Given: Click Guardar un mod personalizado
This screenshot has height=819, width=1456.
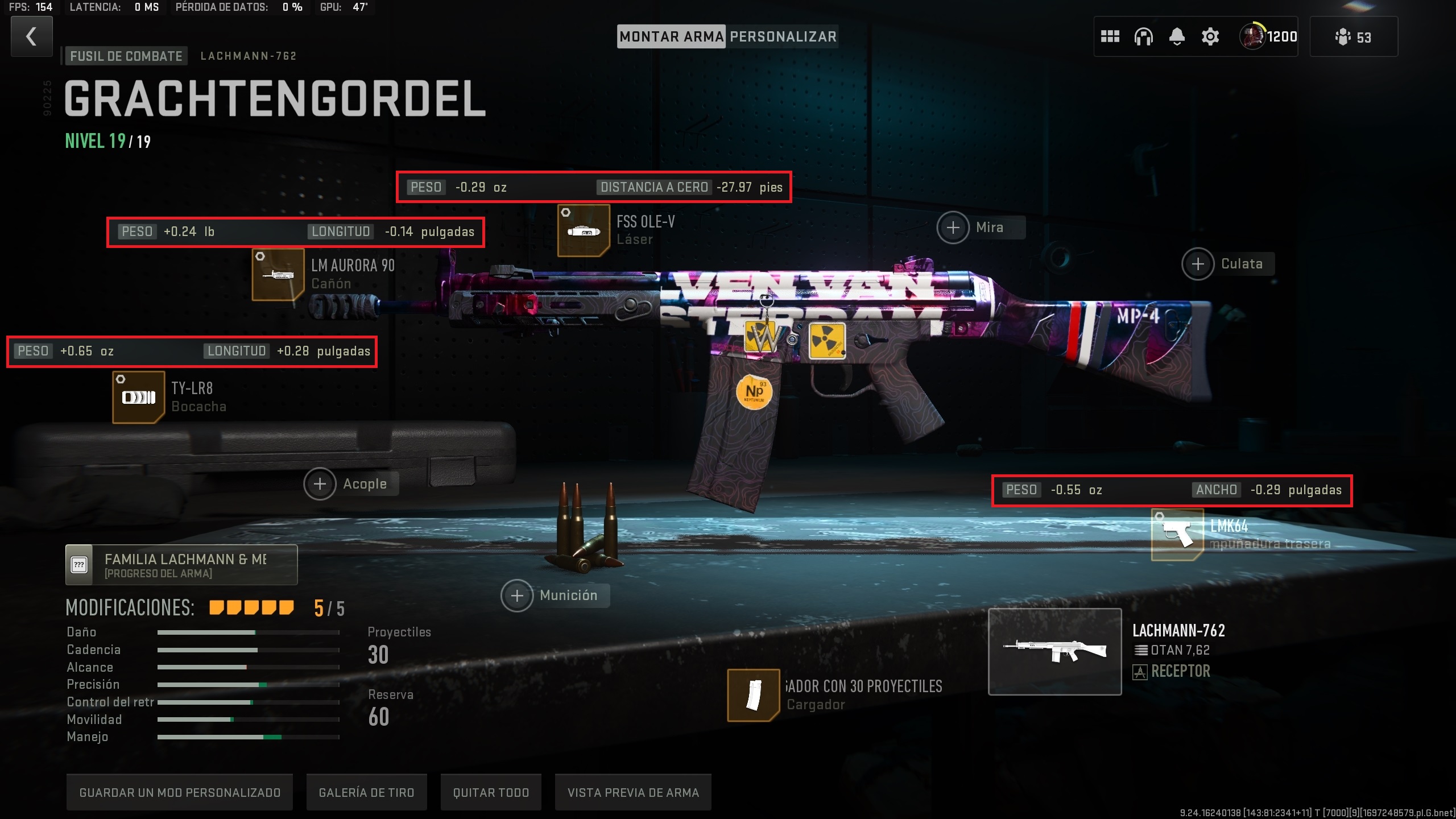Looking at the screenshot, I should 180,792.
